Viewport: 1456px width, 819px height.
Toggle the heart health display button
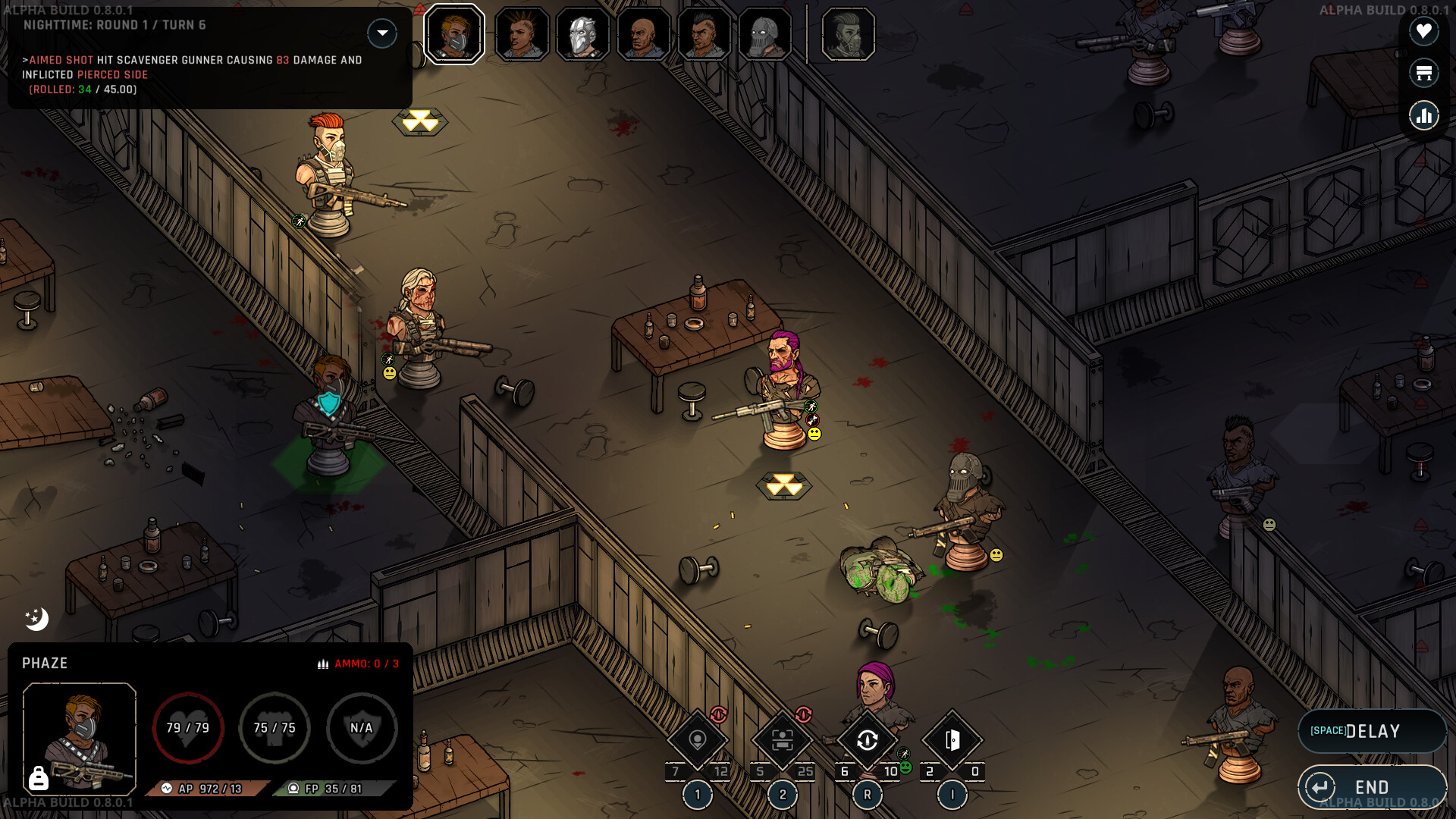tap(1423, 31)
